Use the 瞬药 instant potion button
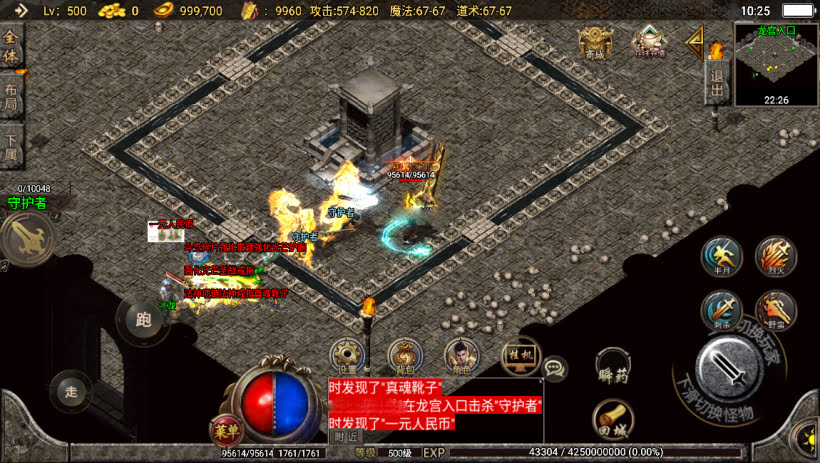Viewport: 820px width, 463px height. (613, 366)
